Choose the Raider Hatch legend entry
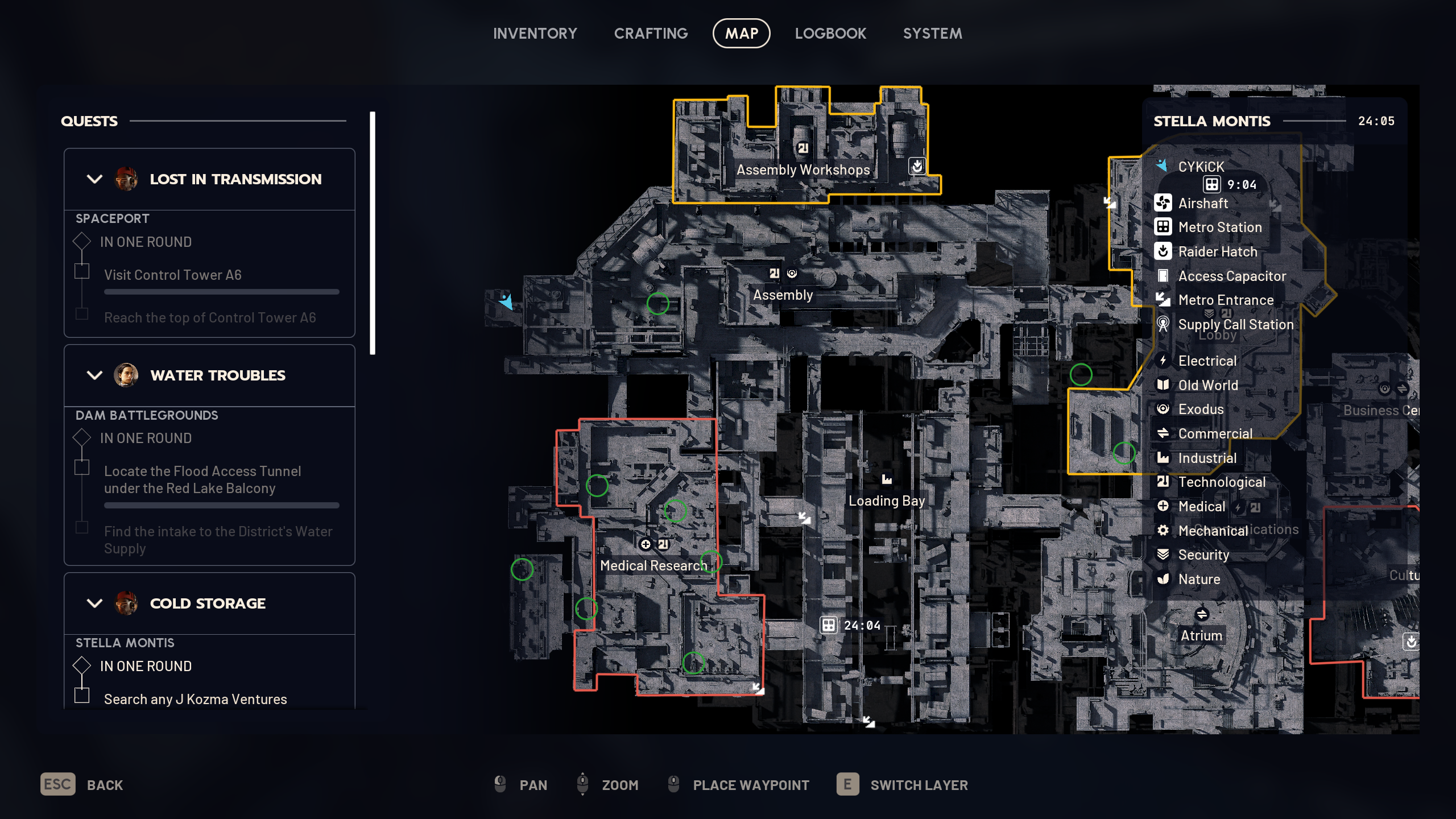This screenshot has height=819, width=1456. 1217,251
